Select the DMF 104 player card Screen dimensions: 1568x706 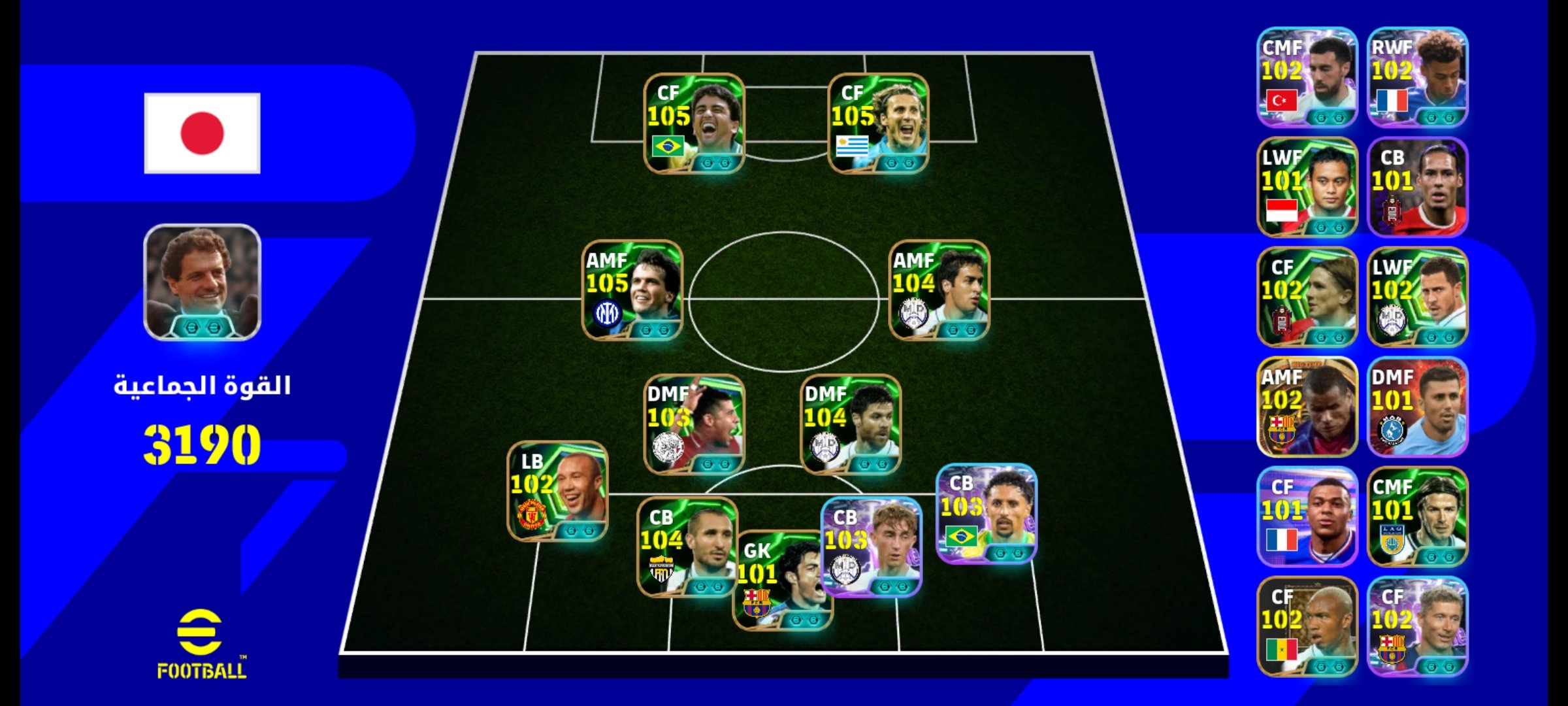(851, 424)
